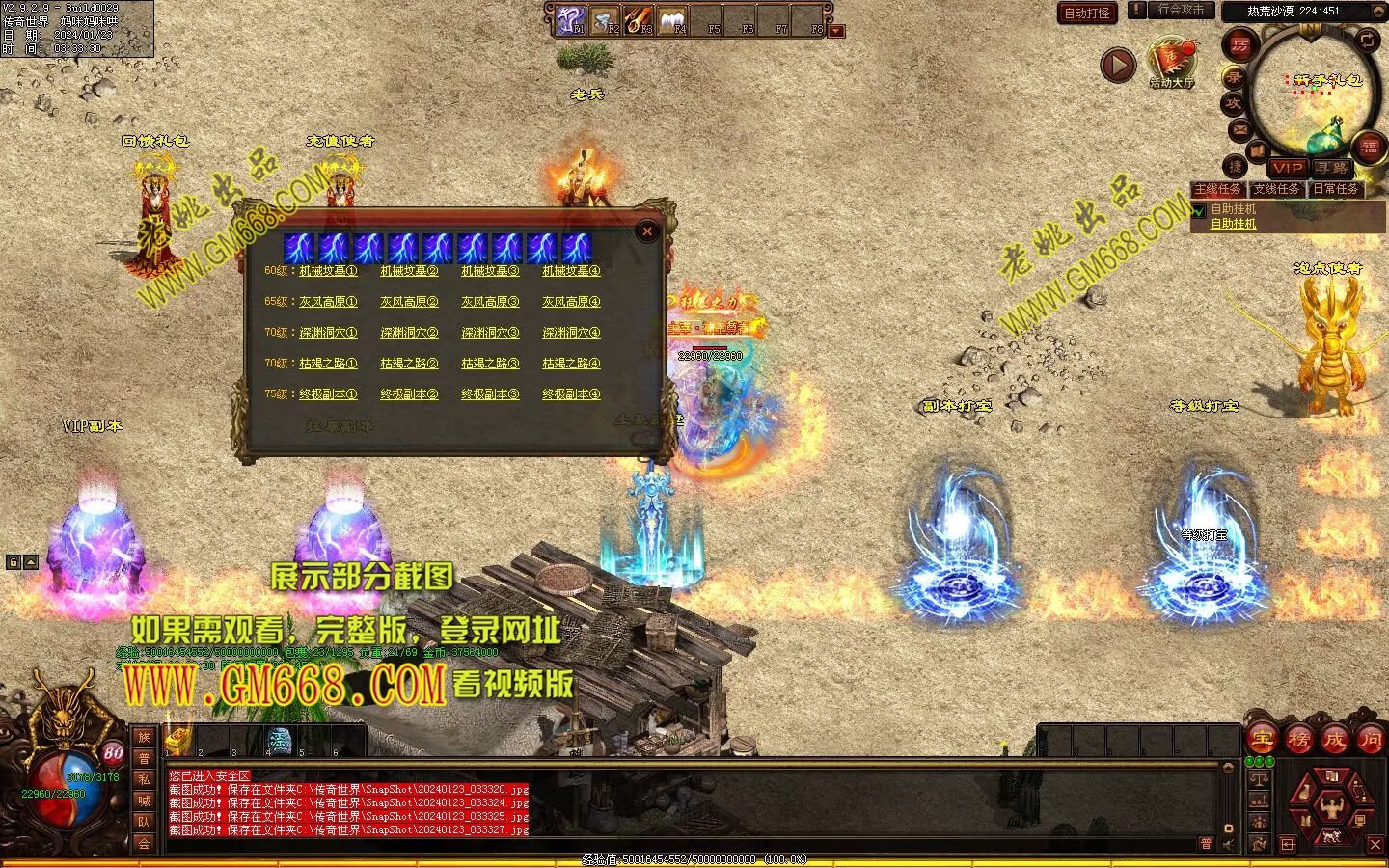Viewport: 1389px width, 868px height.
Task: Choose the 深渊洞穴③ dungeon link
Action: [x=490, y=333]
